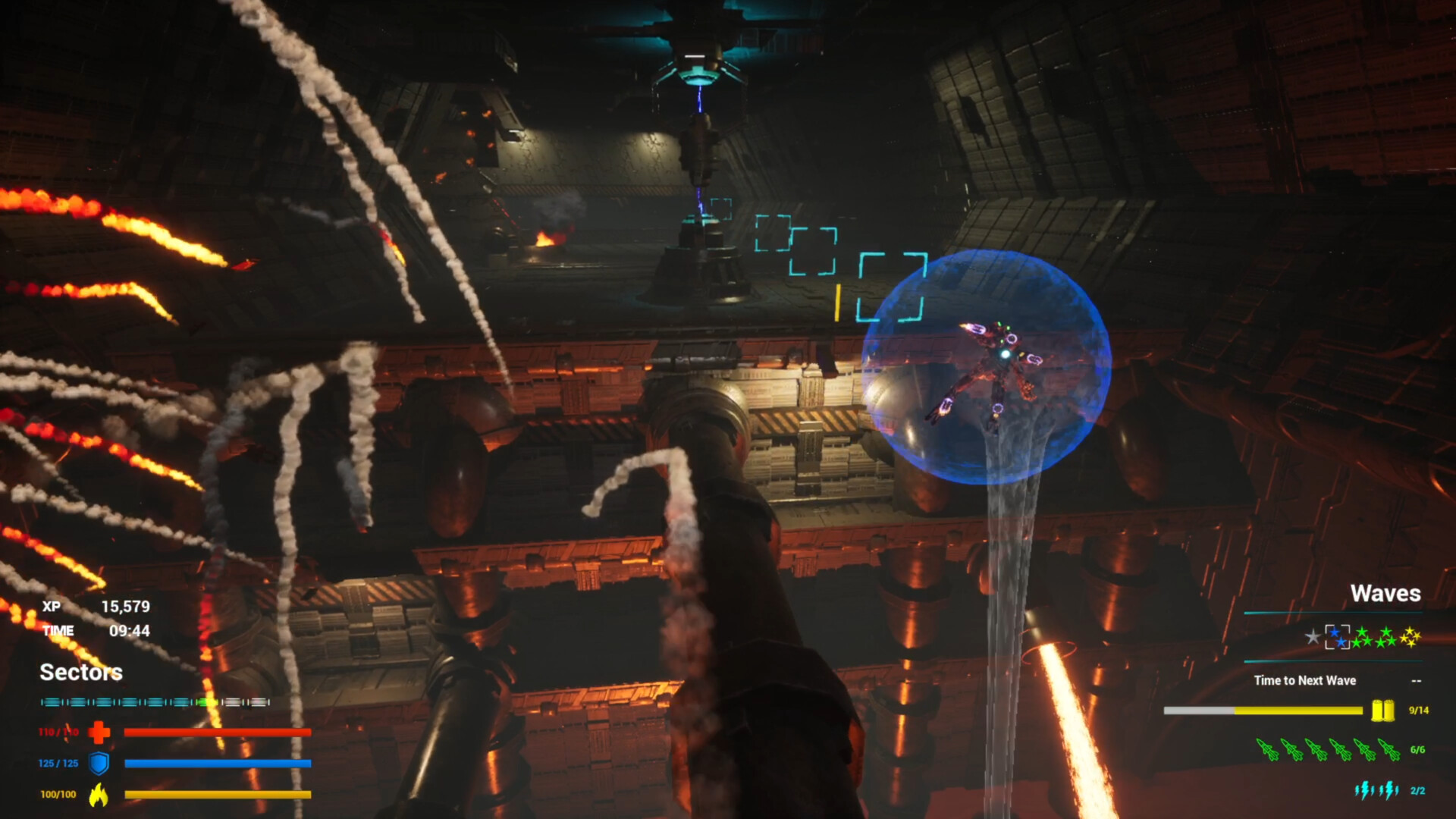
Task: Select the grey star in the Waves panel
Action: point(1313,637)
